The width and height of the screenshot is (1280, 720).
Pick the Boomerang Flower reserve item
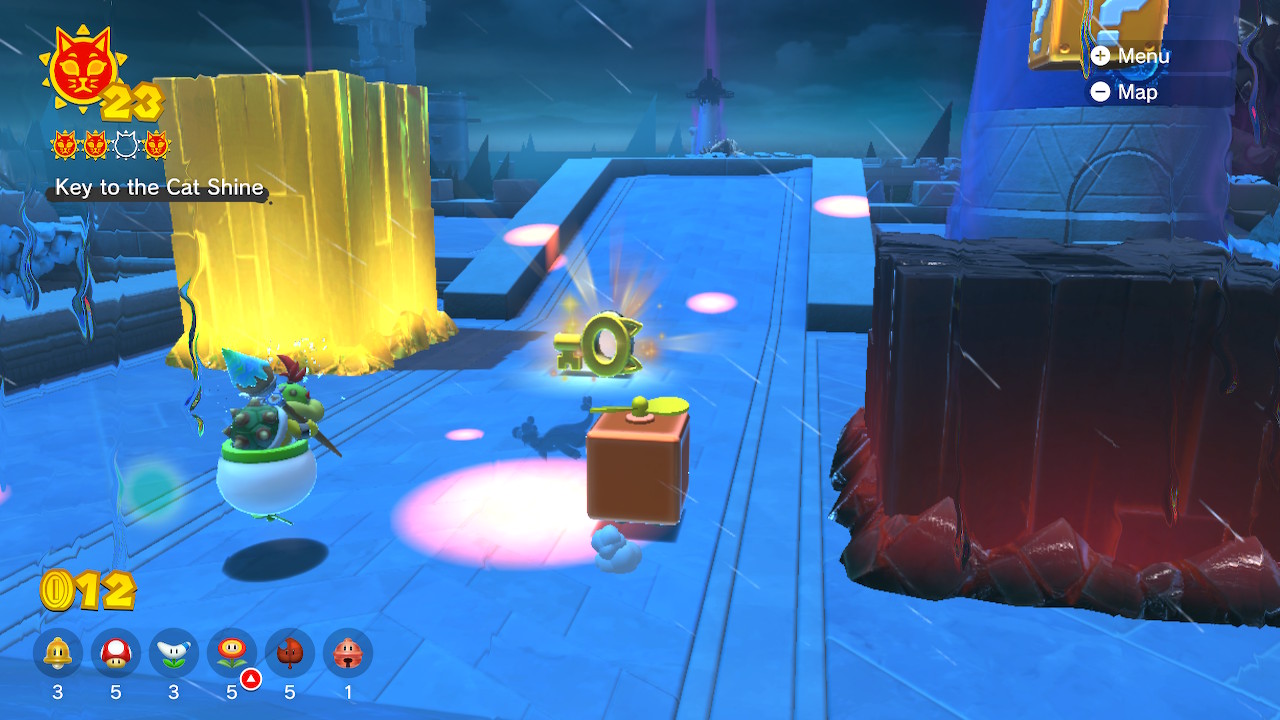[x=174, y=654]
